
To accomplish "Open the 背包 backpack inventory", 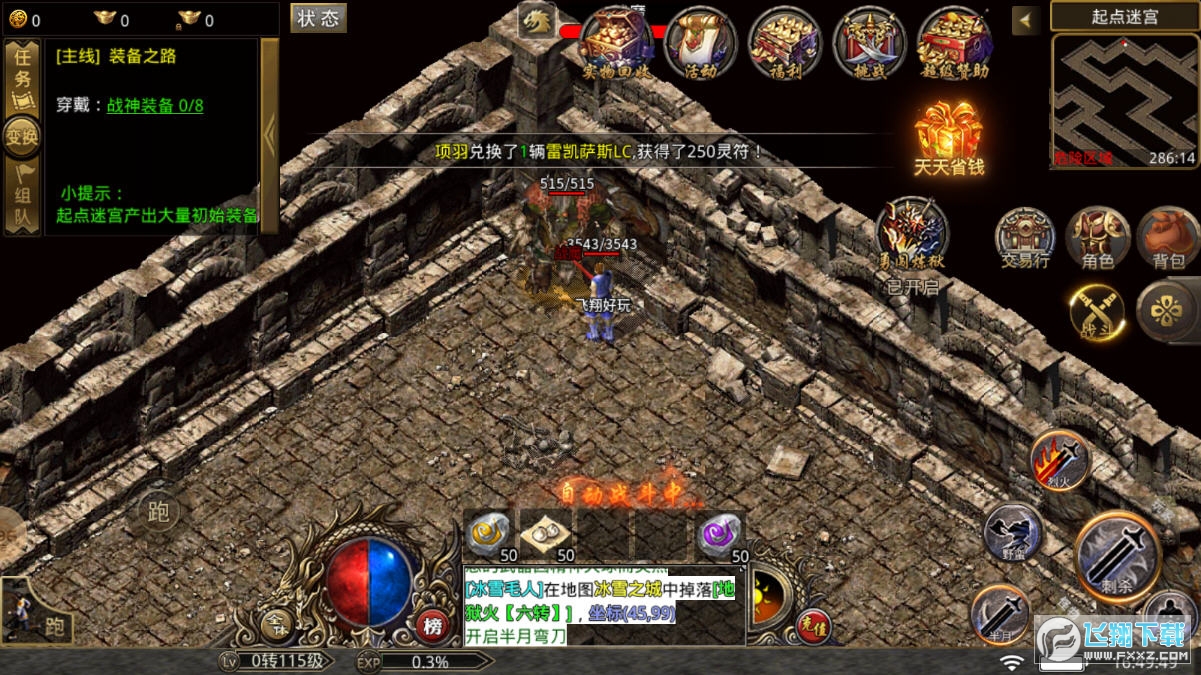I will click(1167, 236).
